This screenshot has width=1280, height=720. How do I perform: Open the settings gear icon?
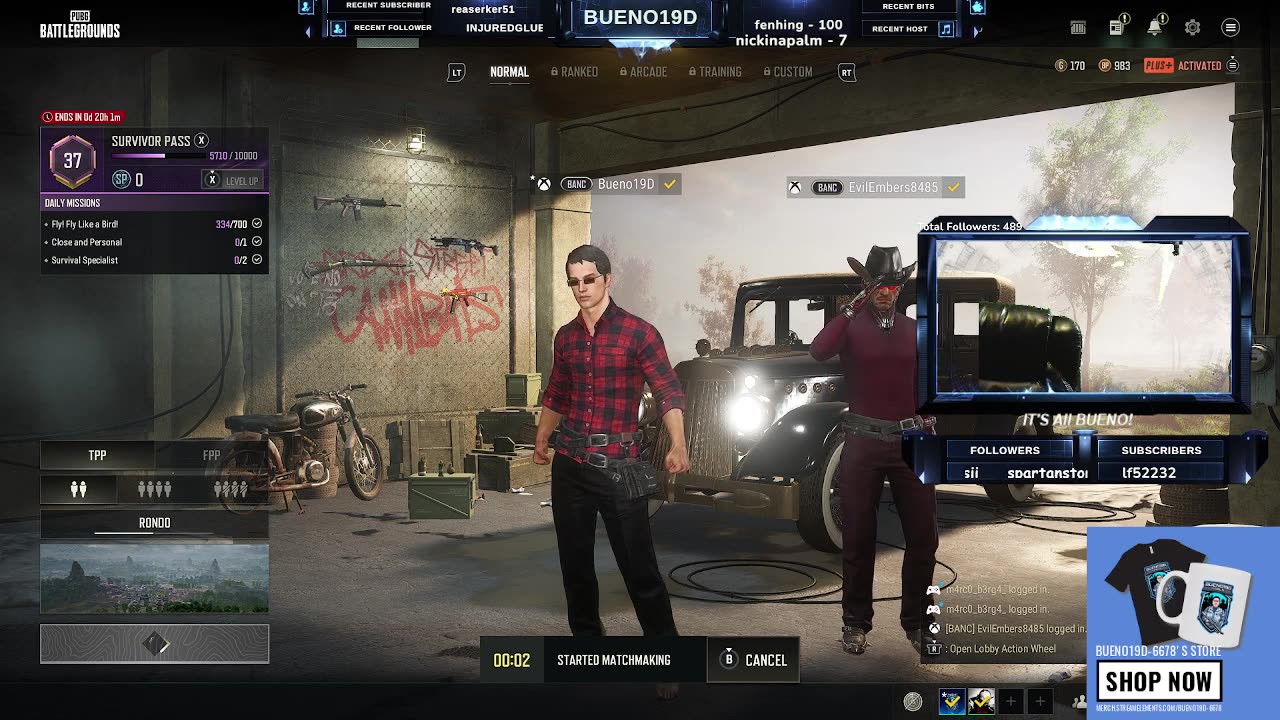[1192, 28]
